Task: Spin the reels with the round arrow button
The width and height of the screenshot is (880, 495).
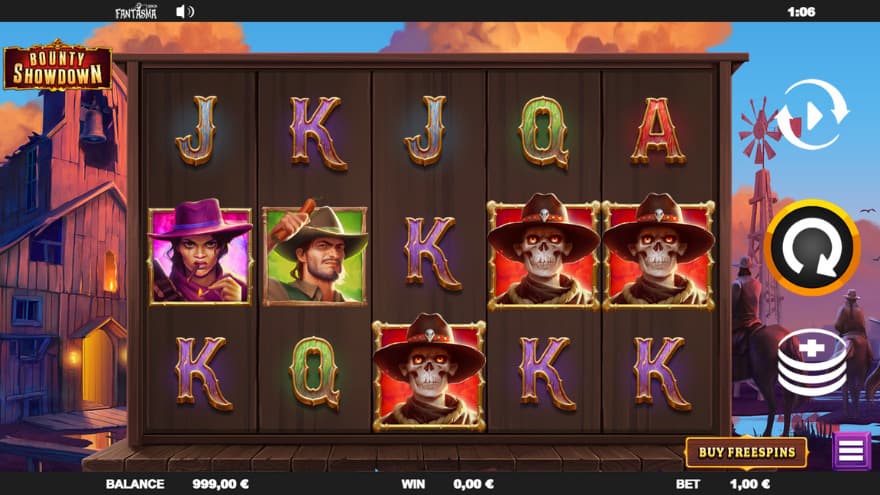Action: (812, 247)
